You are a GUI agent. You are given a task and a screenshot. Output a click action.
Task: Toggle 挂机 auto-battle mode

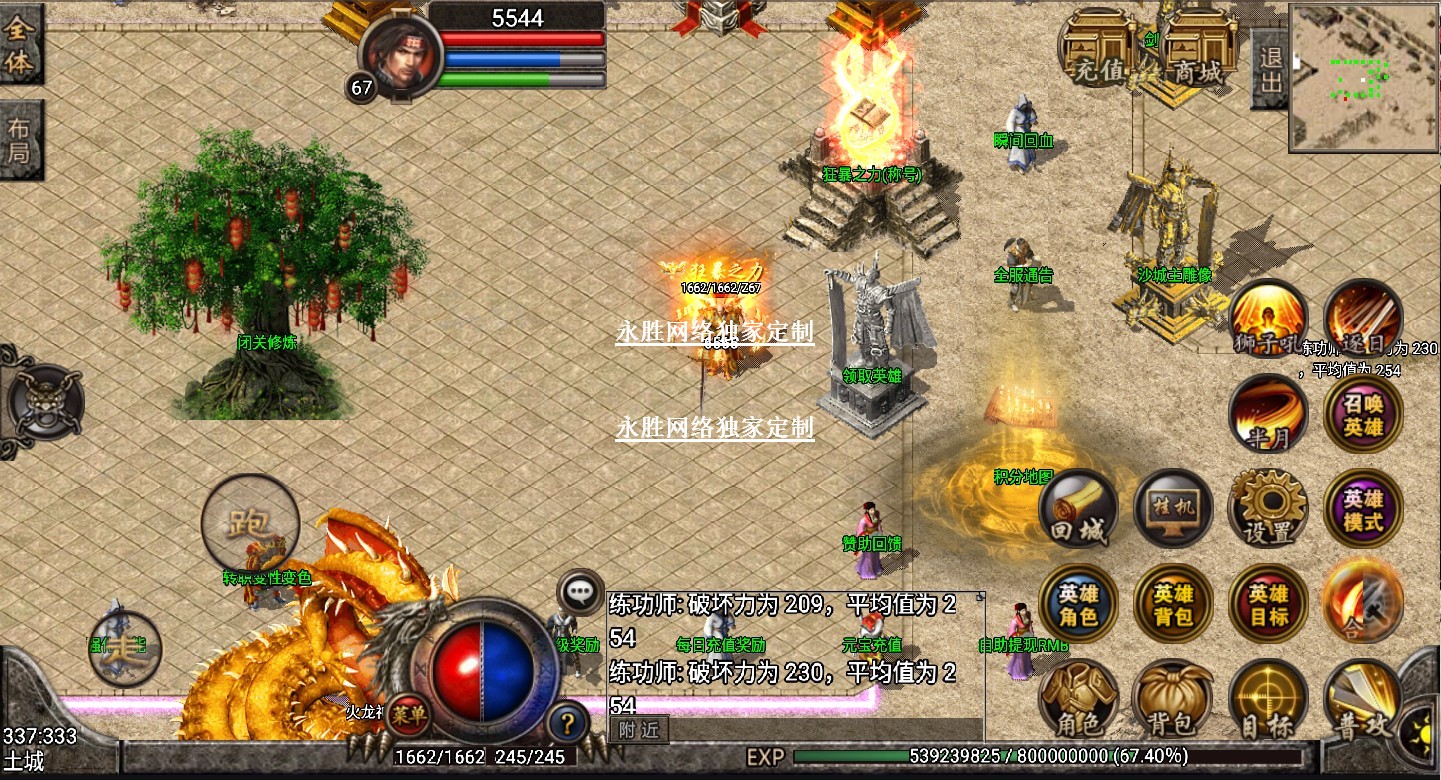[x=1174, y=509]
